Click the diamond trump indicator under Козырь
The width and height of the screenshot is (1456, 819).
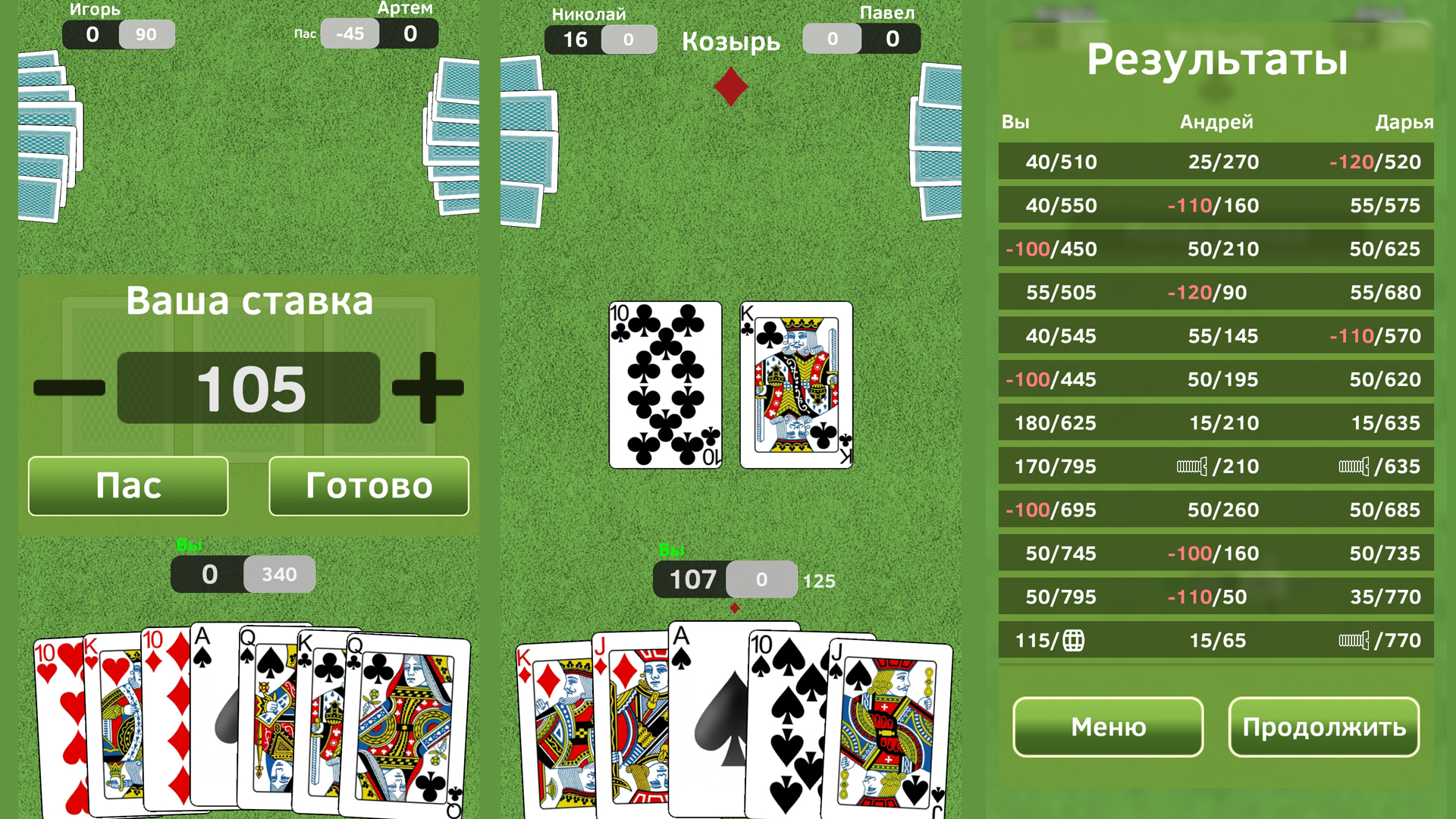point(730,86)
